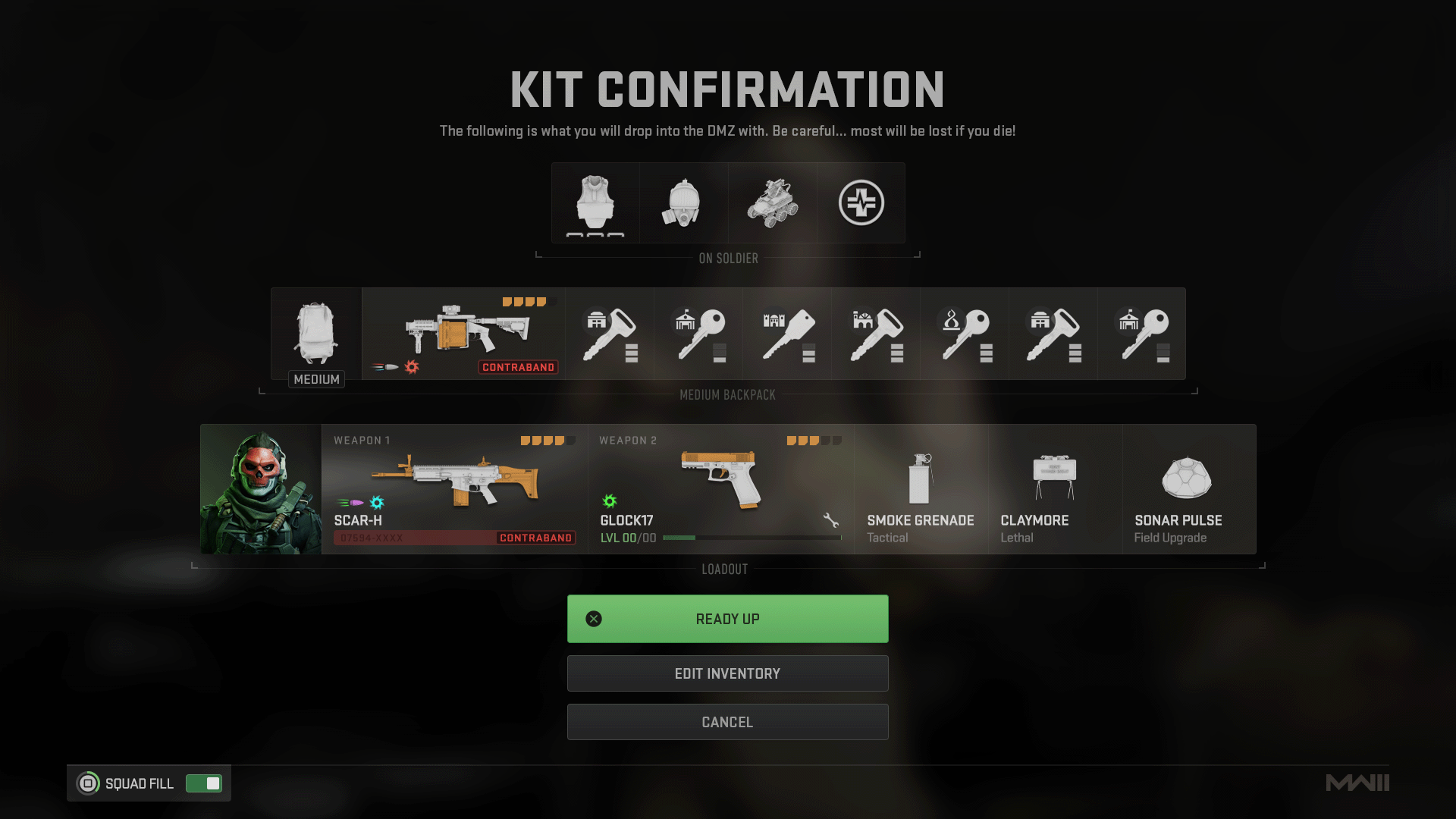Toggle the Squad Fill switch

pyautogui.click(x=204, y=783)
